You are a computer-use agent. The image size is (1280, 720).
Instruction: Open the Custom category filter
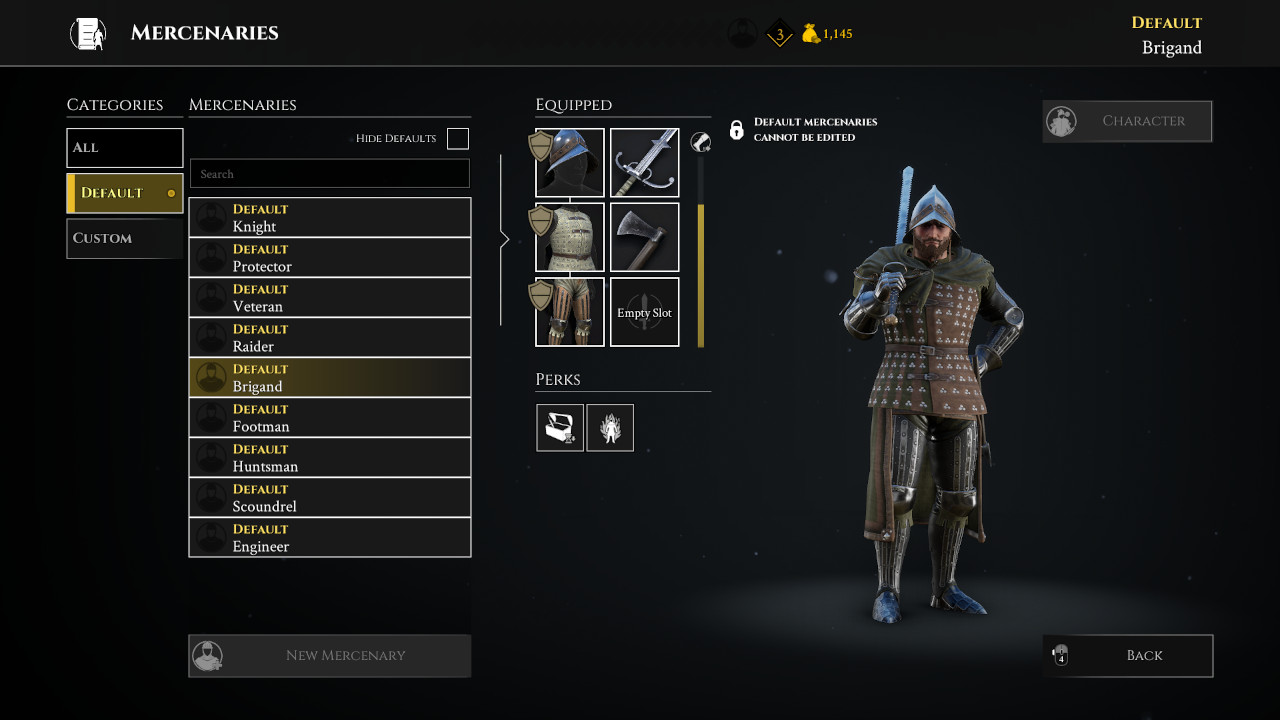124,238
